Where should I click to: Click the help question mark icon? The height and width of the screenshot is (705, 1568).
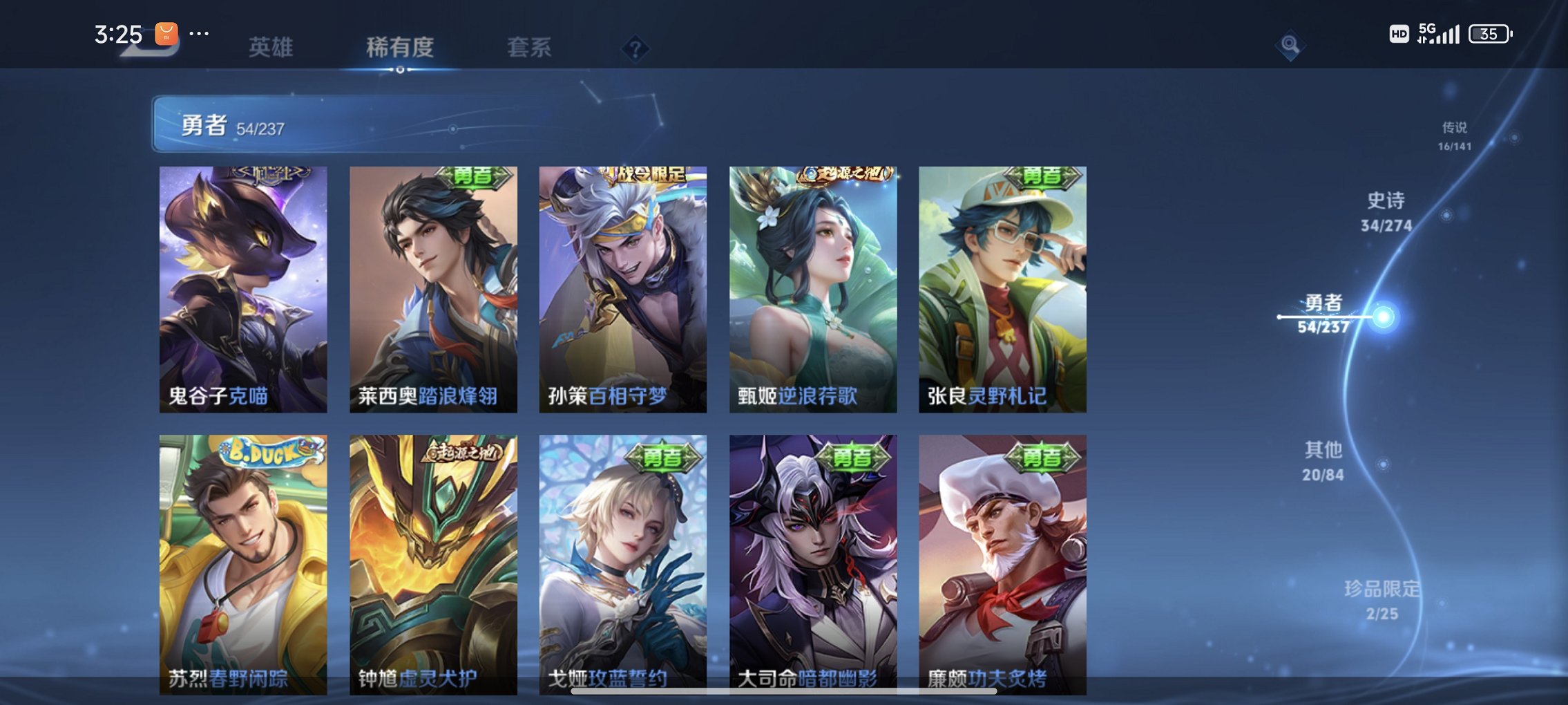635,48
